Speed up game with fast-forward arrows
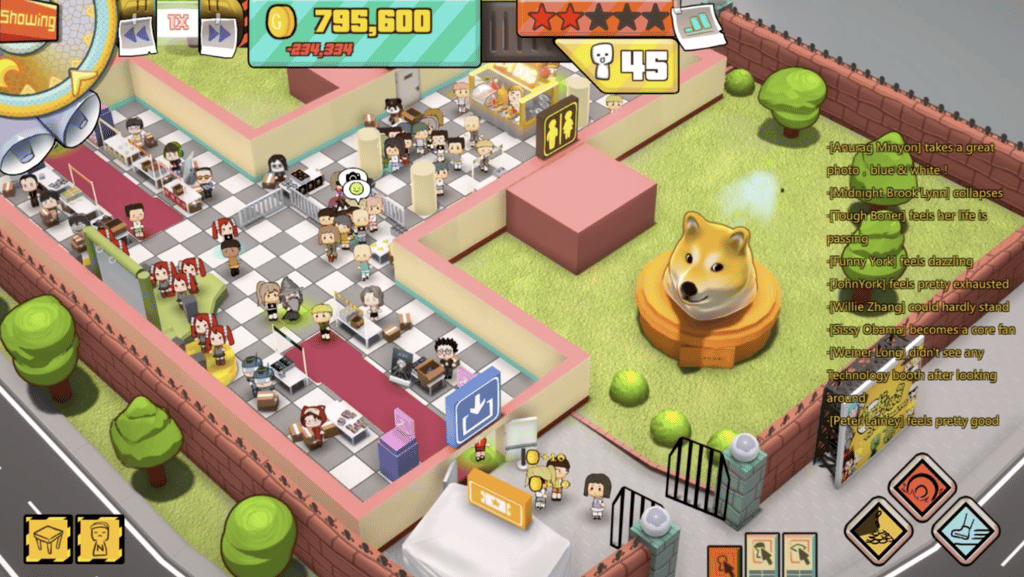Screen dimensions: 1024x577 (x=218, y=36)
